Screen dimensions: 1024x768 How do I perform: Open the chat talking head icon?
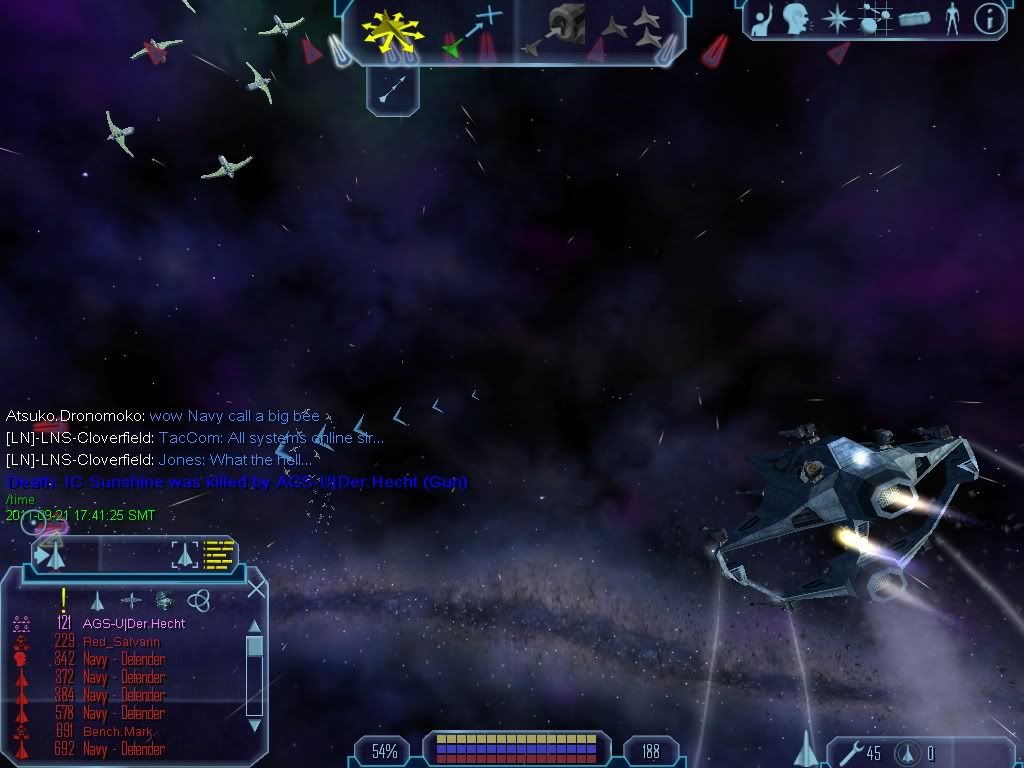click(796, 18)
